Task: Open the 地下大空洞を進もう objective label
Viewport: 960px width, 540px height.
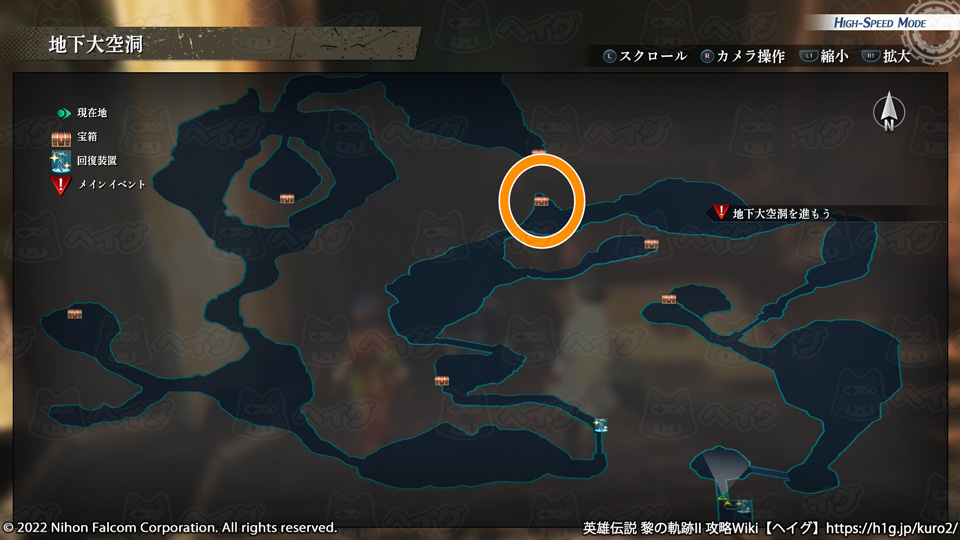Action: pos(781,213)
